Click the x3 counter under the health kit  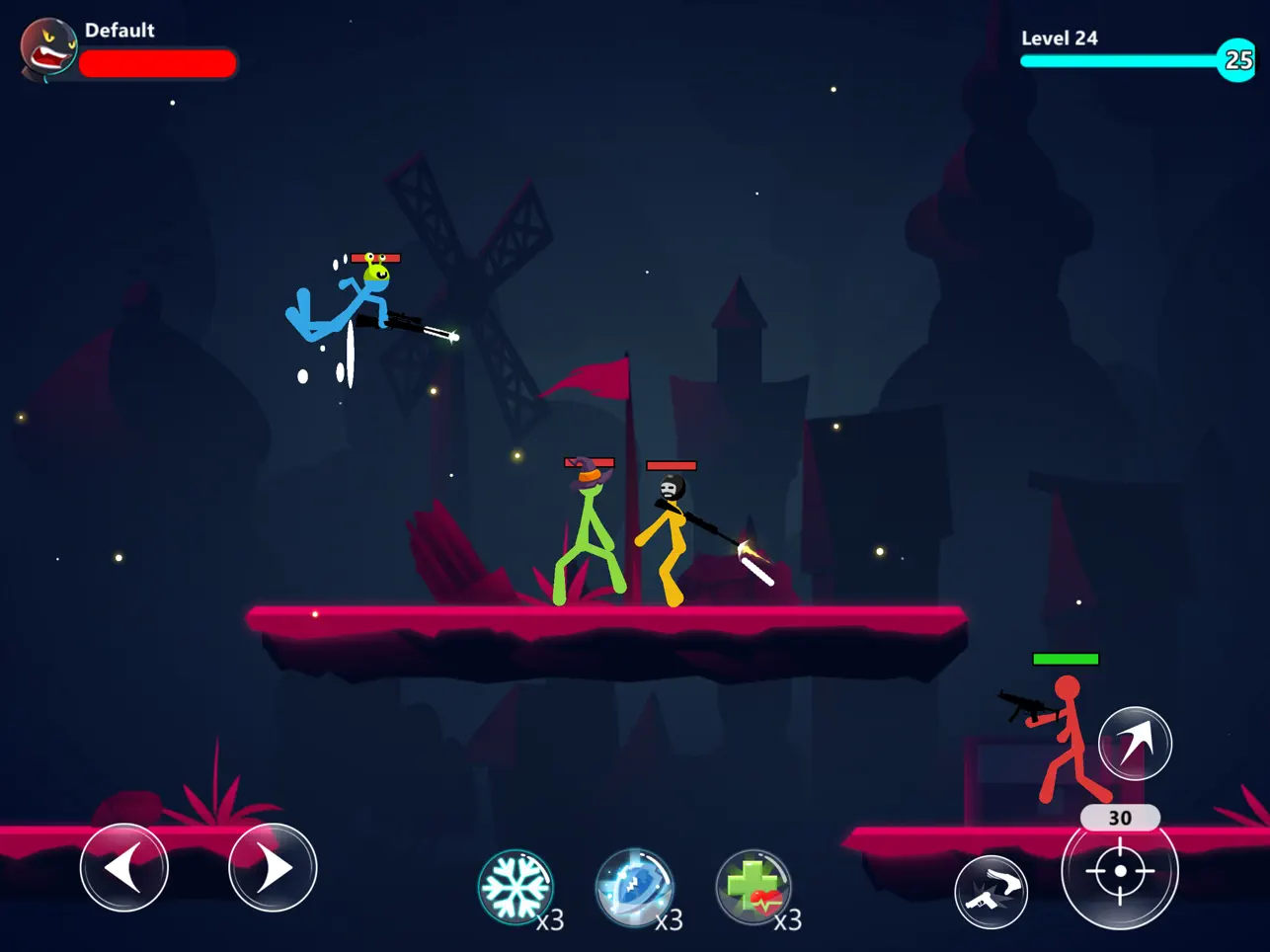point(788,922)
